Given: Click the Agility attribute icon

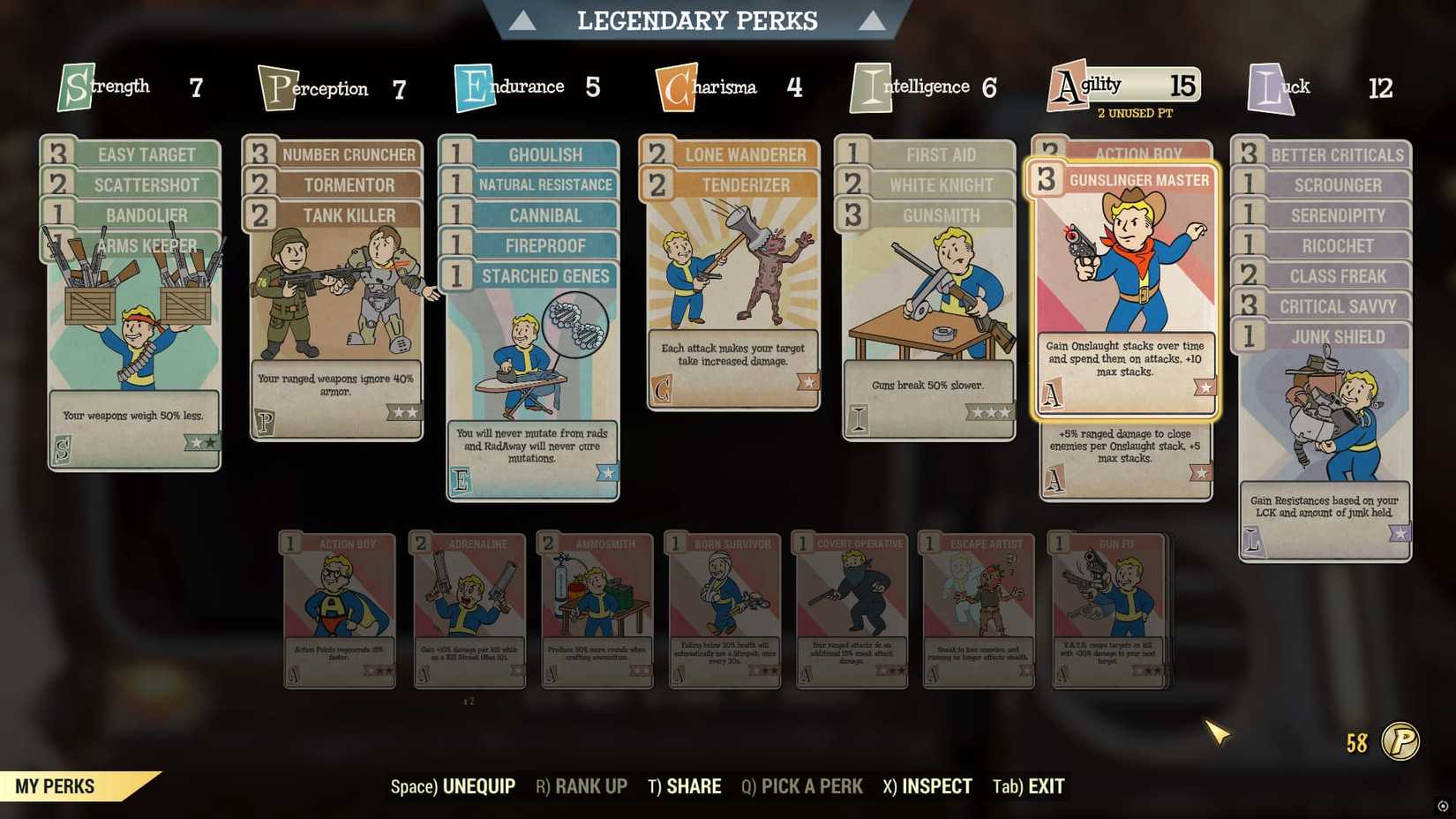Looking at the screenshot, I should pos(1068,86).
